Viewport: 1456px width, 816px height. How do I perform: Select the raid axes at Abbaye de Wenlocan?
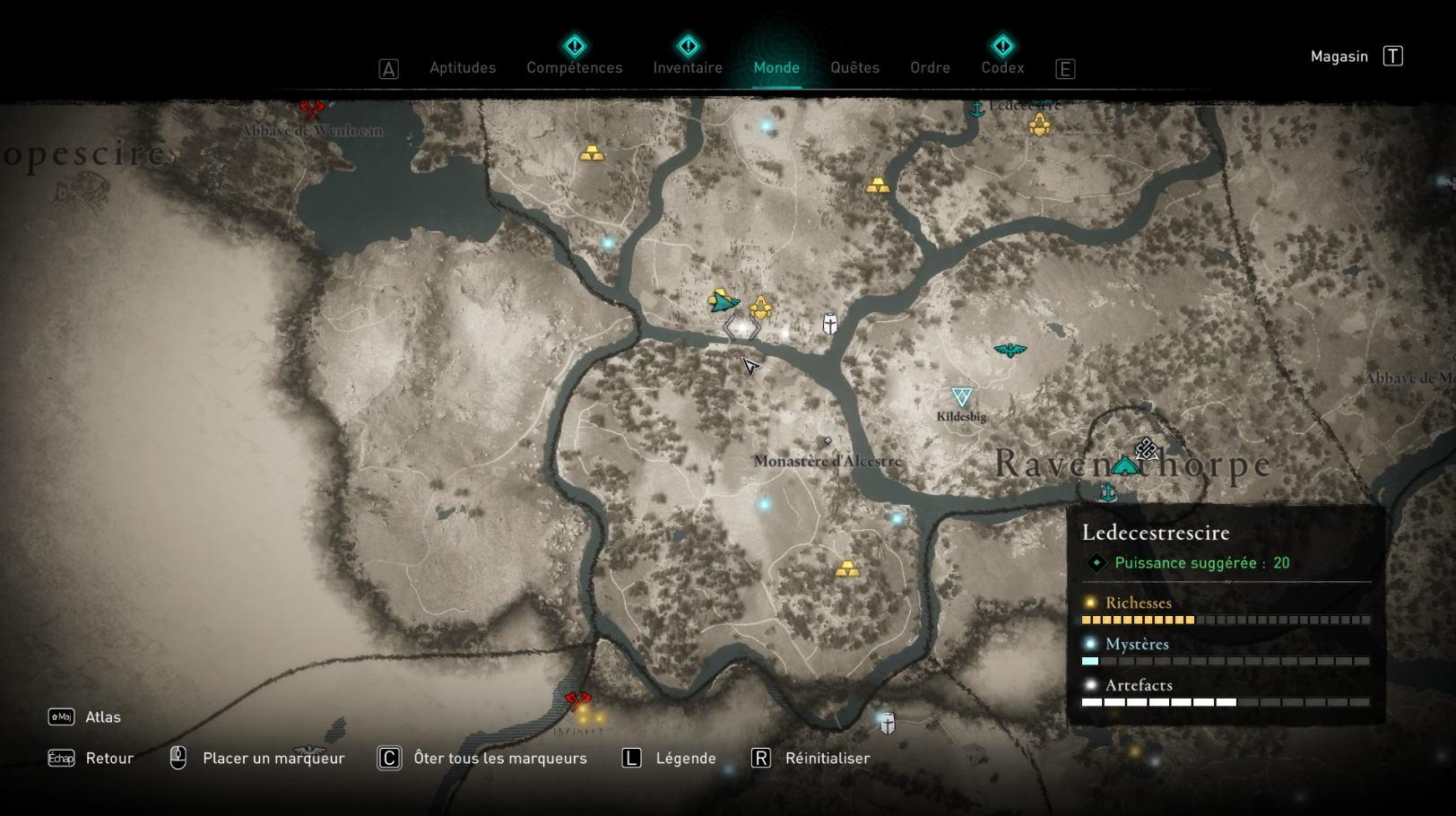coord(312,109)
